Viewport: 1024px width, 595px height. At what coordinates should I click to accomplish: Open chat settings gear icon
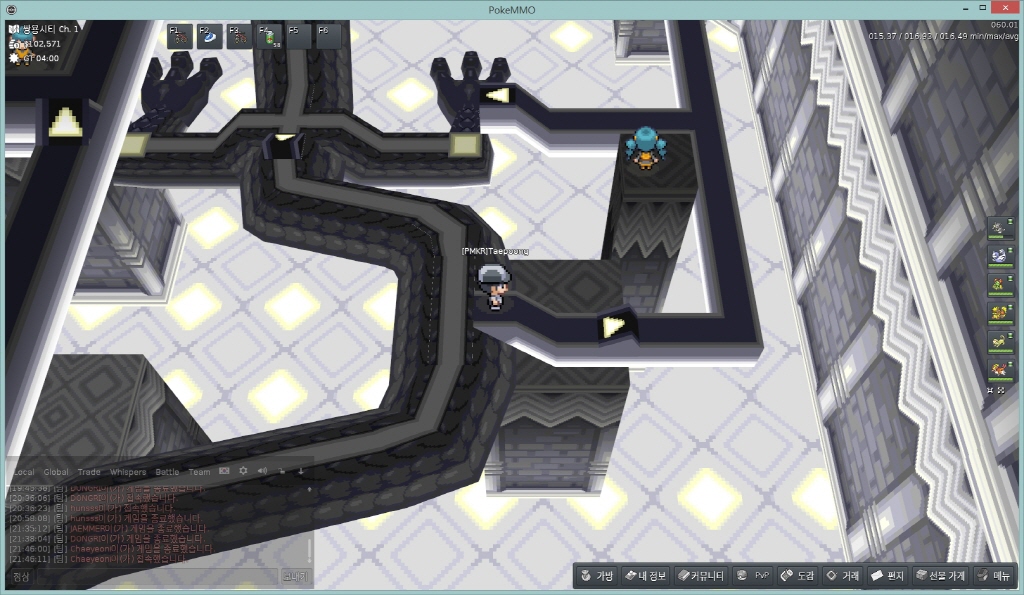point(243,471)
